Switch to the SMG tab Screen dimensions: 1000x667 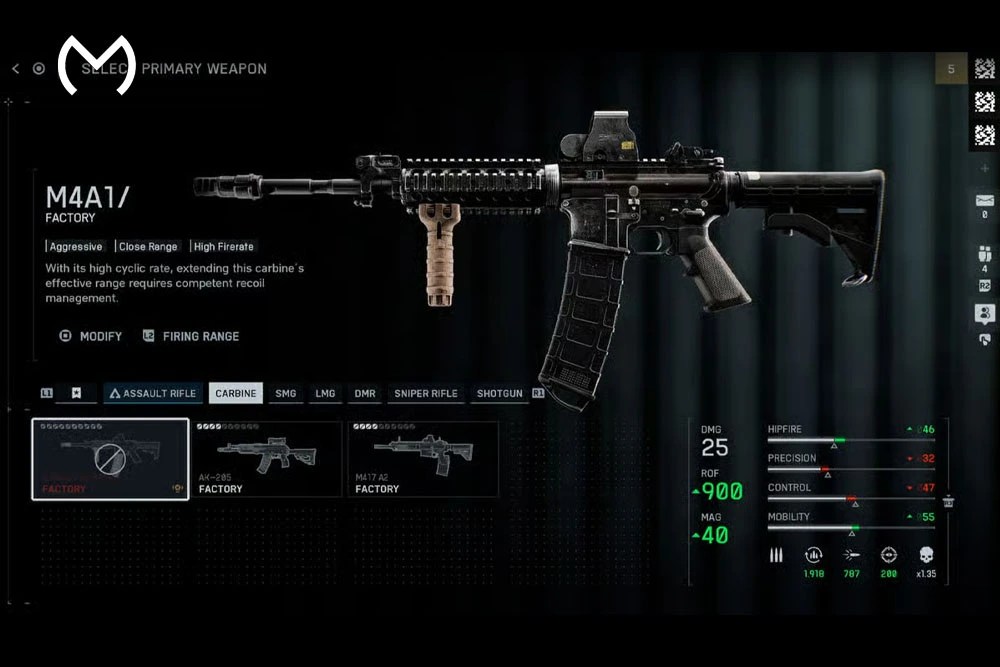pyautogui.click(x=286, y=393)
